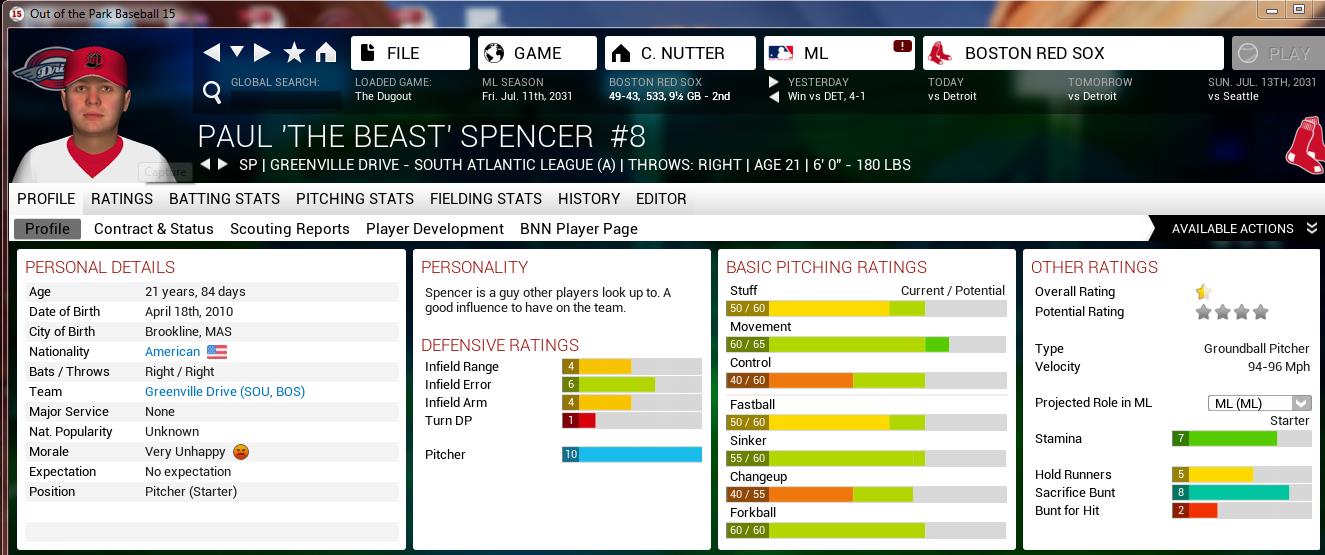Open the Player Development subtab

435,229
